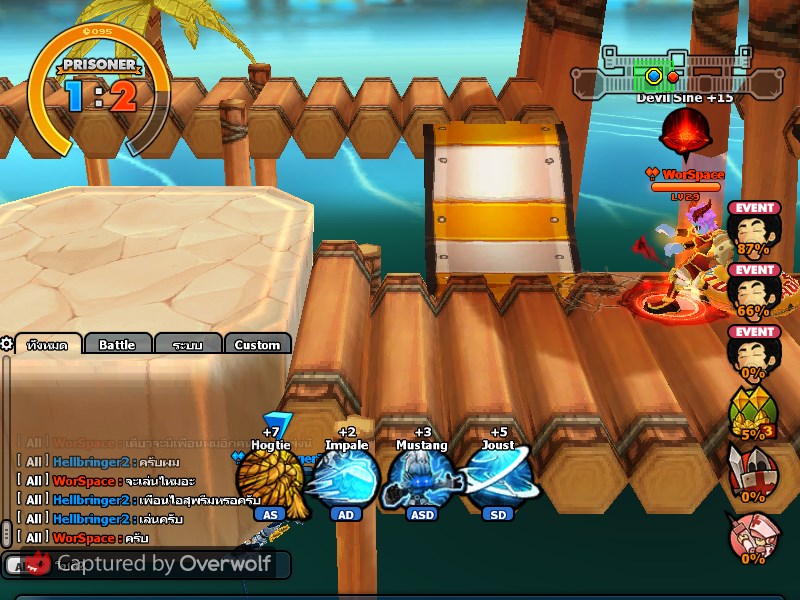Activate the Hogtie skill icon
The height and width of the screenshot is (600, 800).
point(270,478)
